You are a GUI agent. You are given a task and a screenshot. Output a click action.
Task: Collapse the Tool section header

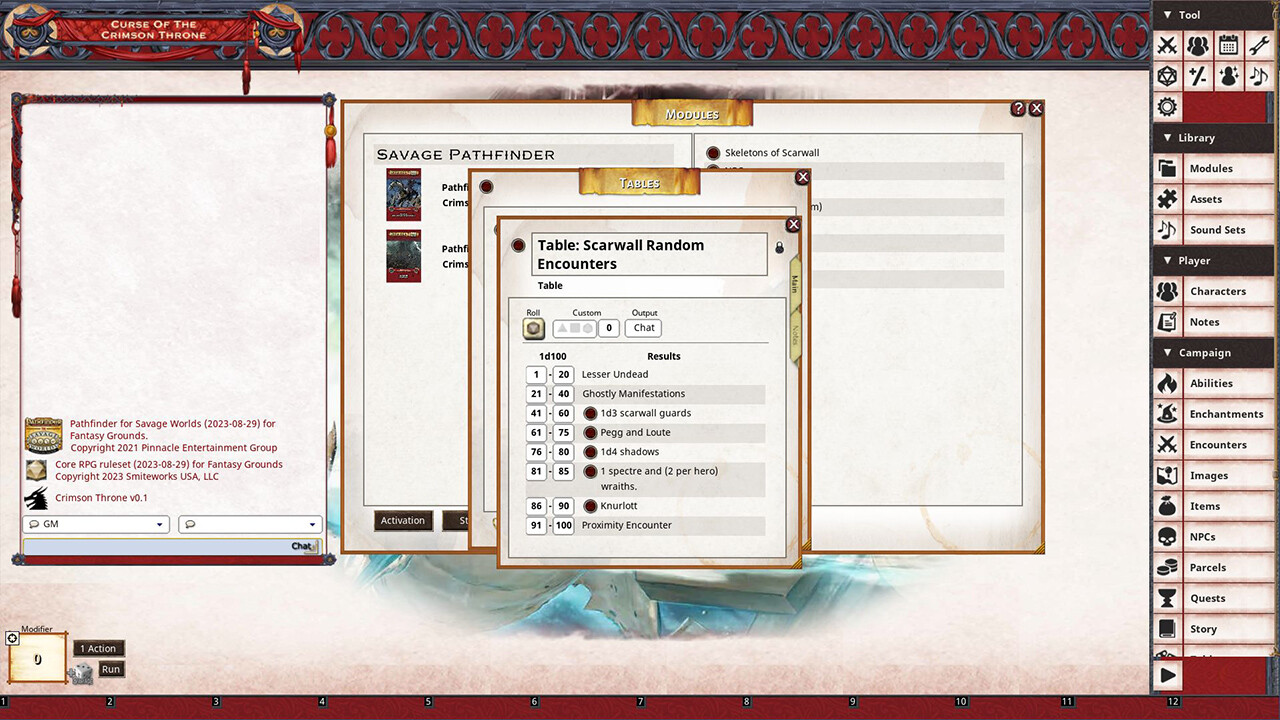(x=1168, y=15)
